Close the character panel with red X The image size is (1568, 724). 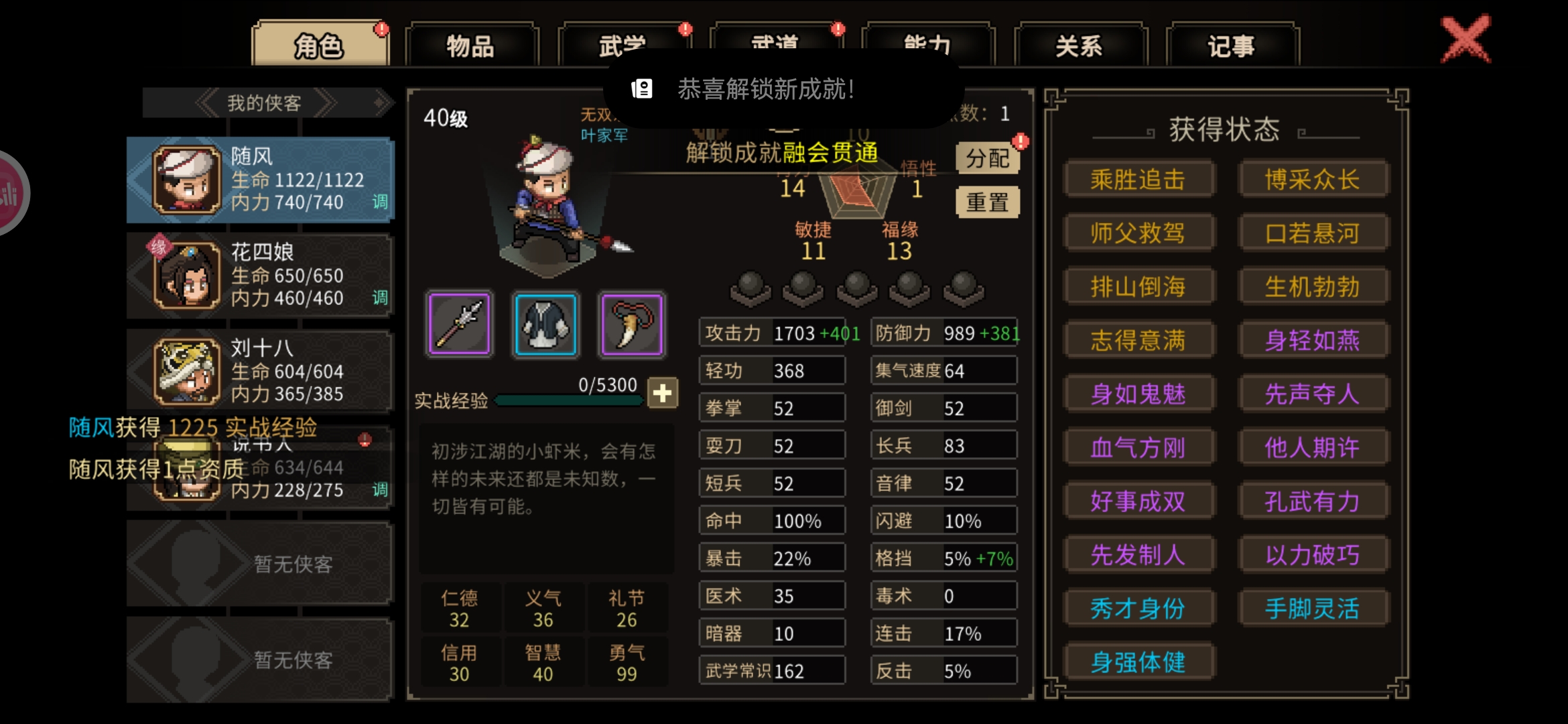pyautogui.click(x=1465, y=39)
